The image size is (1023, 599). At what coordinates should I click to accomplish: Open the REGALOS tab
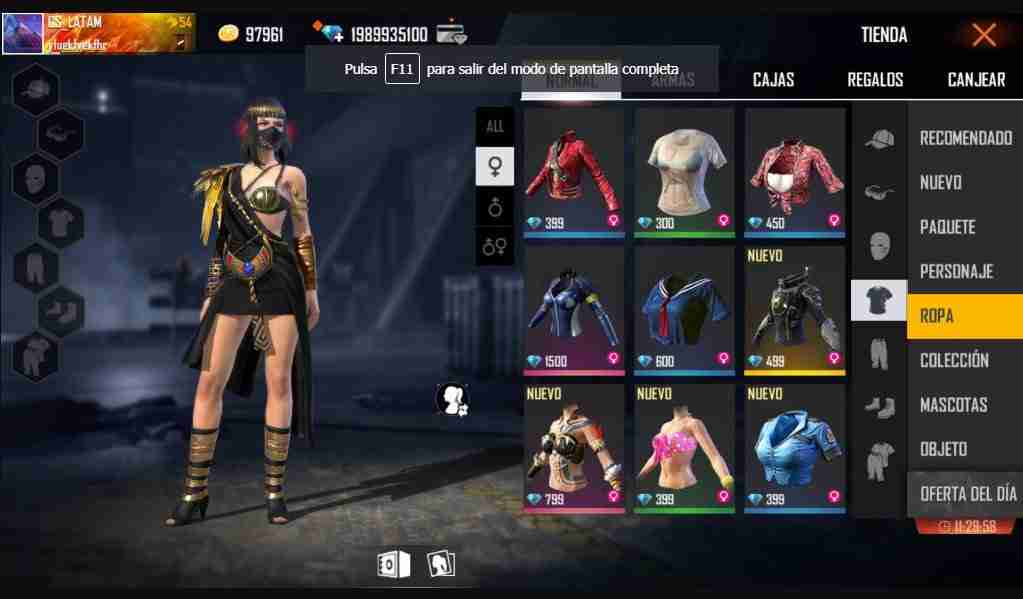click(x=875, y=80)
